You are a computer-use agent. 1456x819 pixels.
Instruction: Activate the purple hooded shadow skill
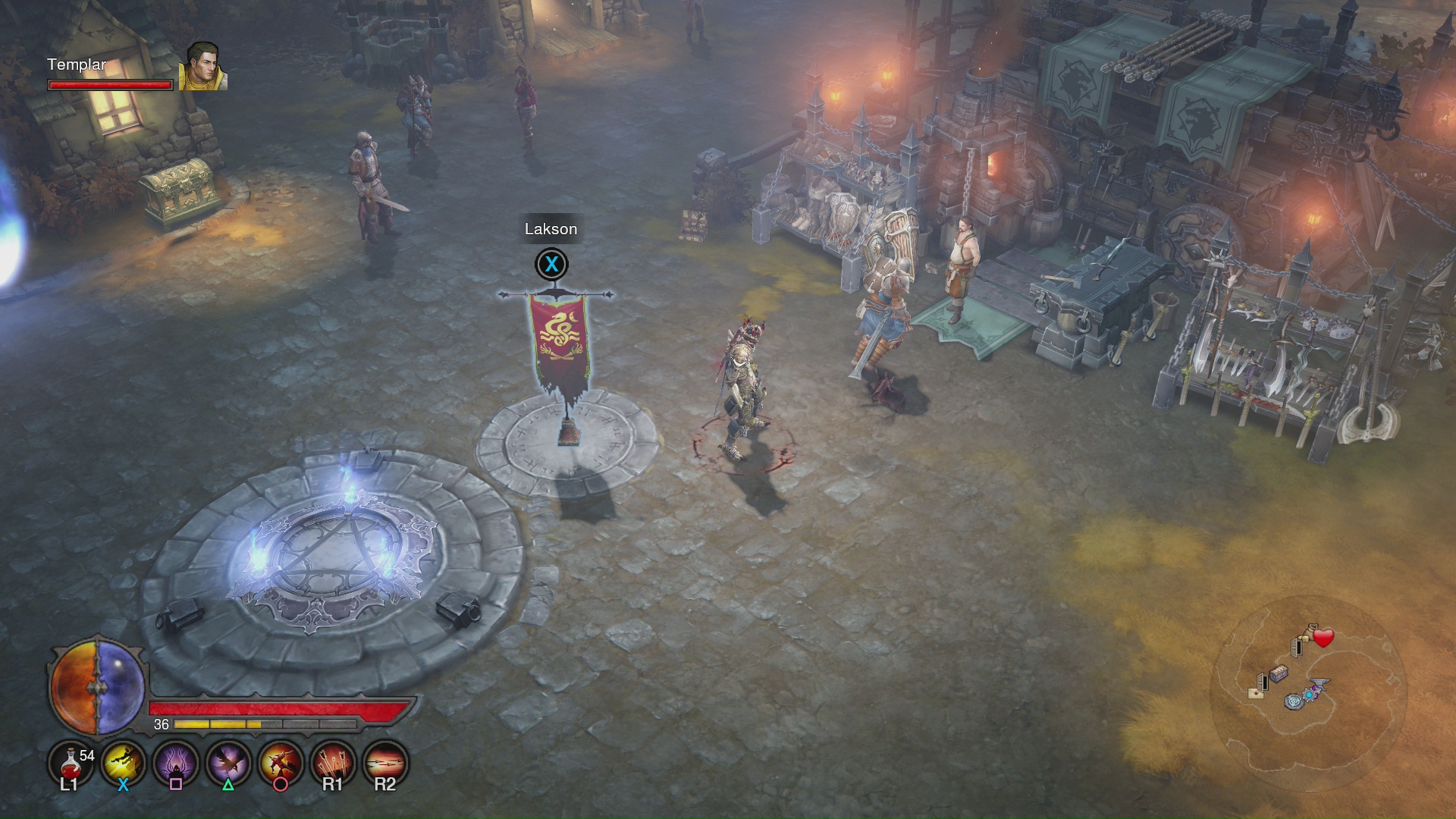tap(176, 763)
